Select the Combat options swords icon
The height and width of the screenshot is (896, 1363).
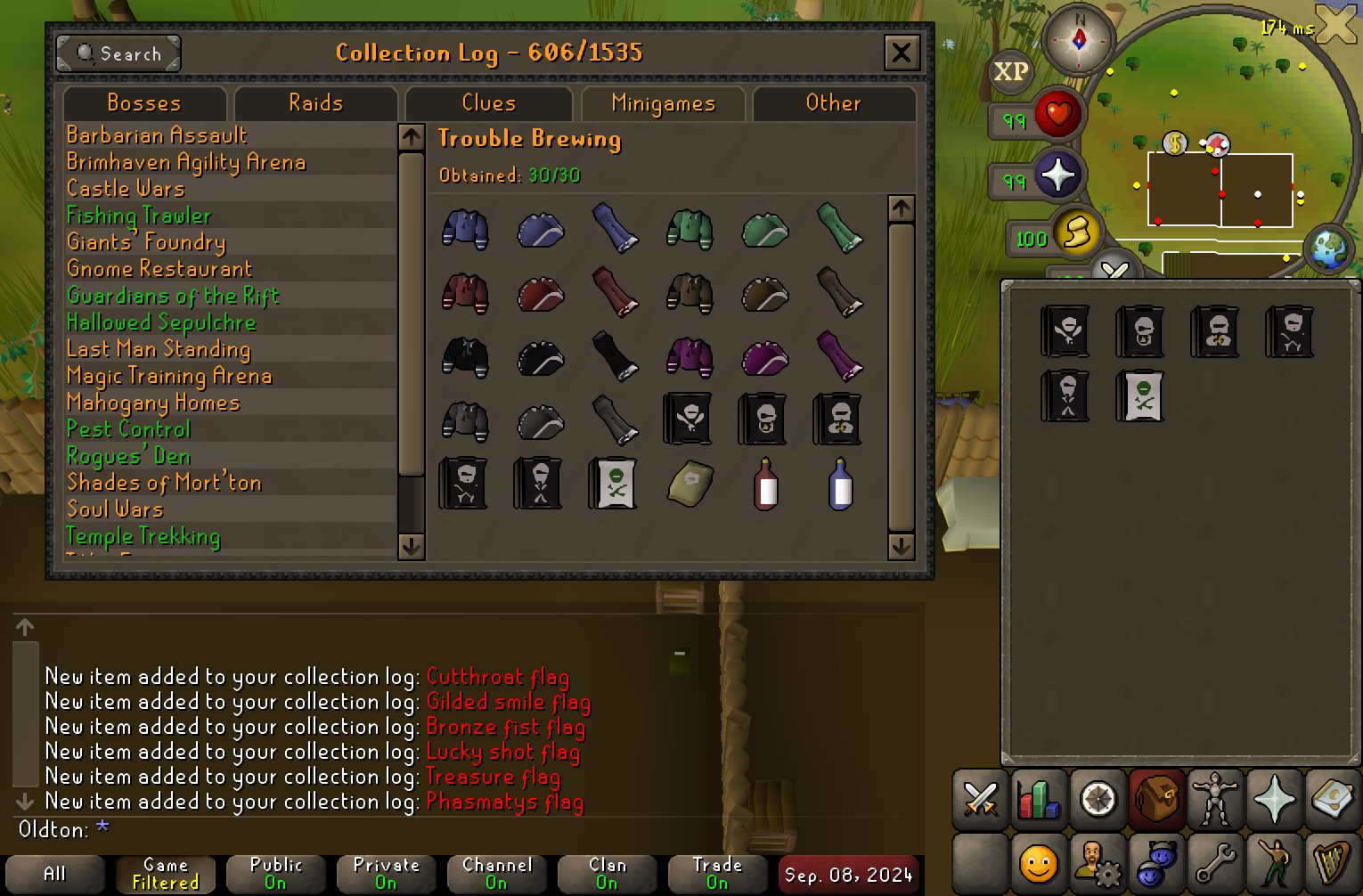981,799
